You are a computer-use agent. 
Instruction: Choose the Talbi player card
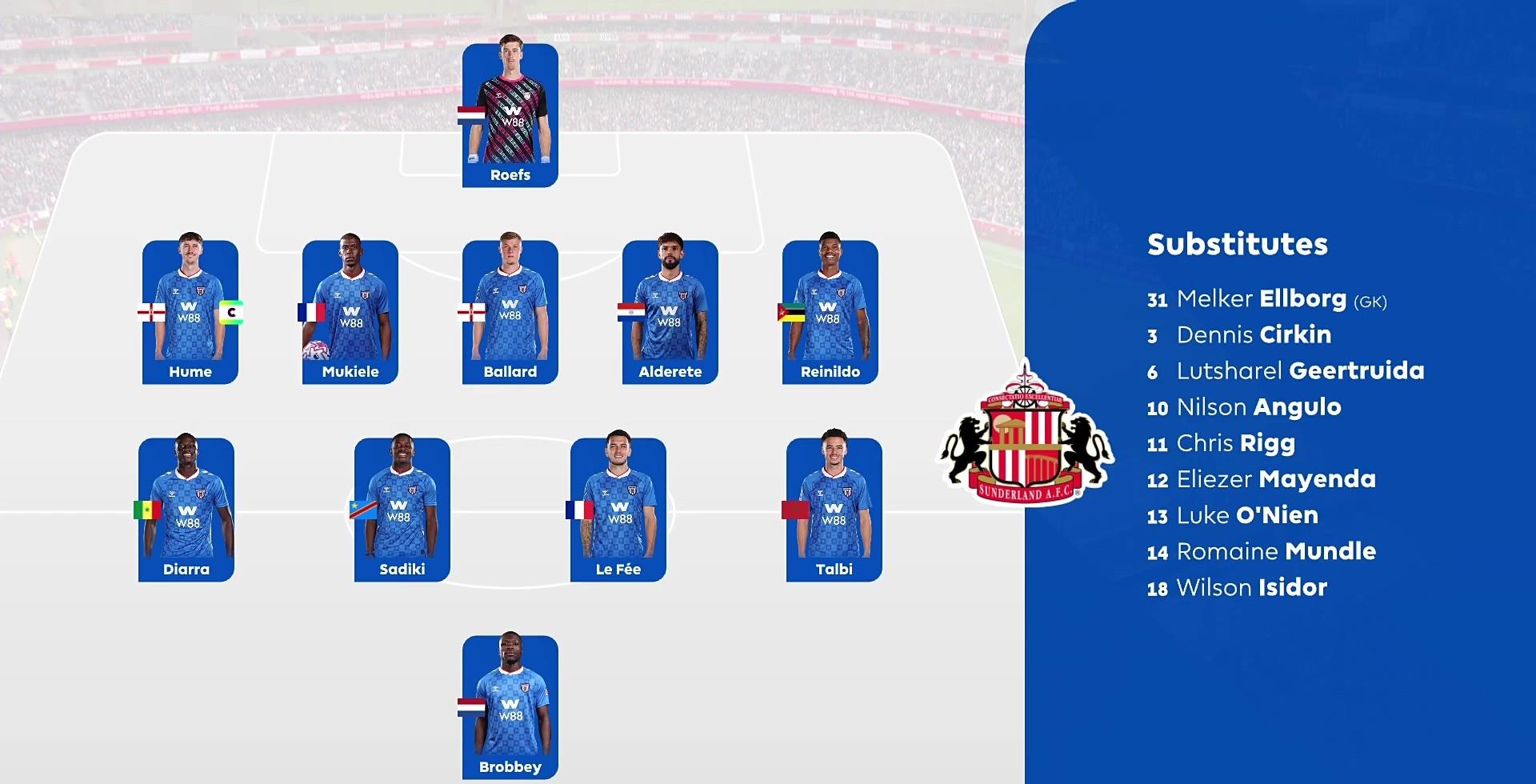[834, 510]
